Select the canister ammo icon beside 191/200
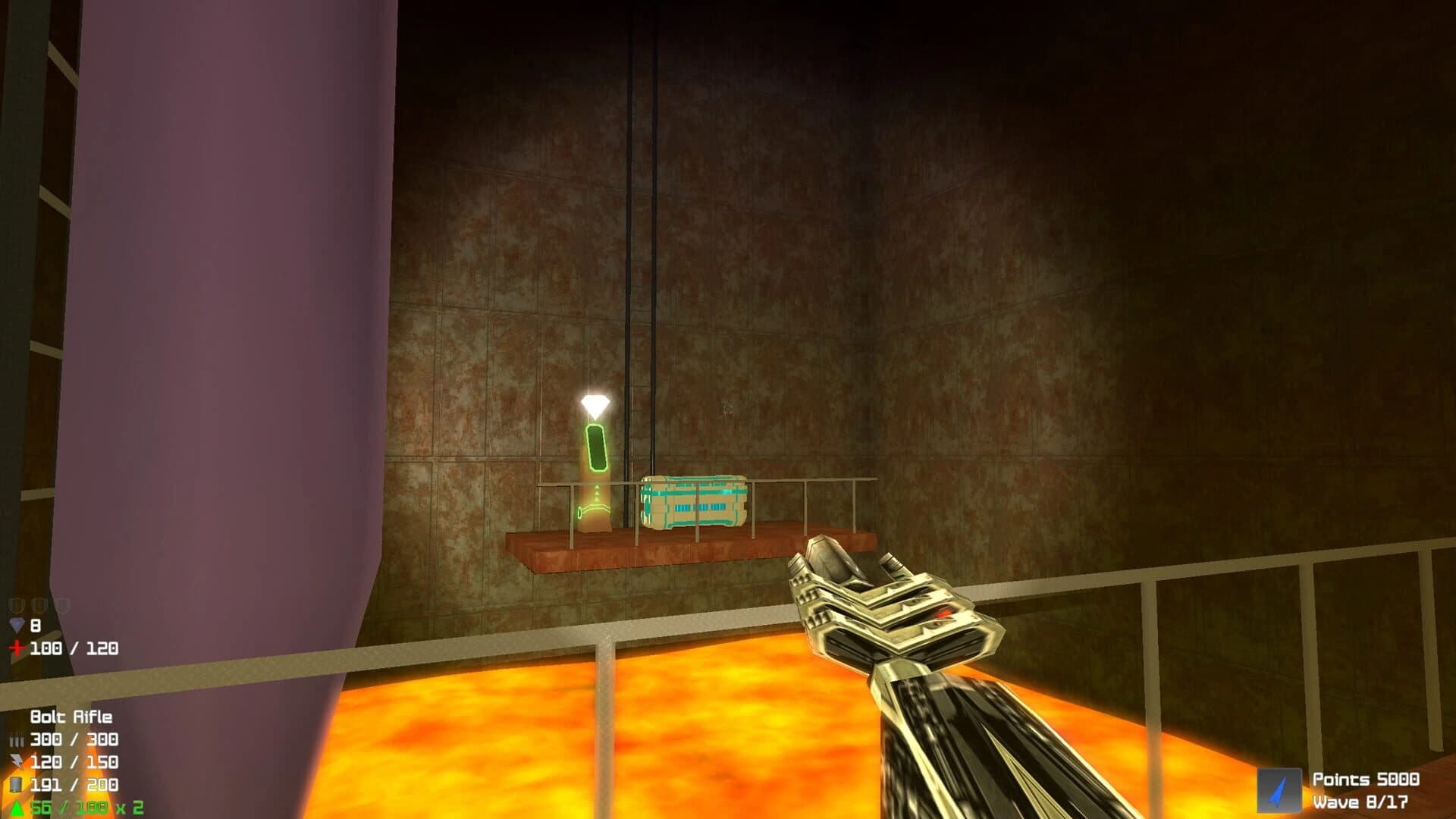This screenshot has width=1456, height=819. point(17,784)
